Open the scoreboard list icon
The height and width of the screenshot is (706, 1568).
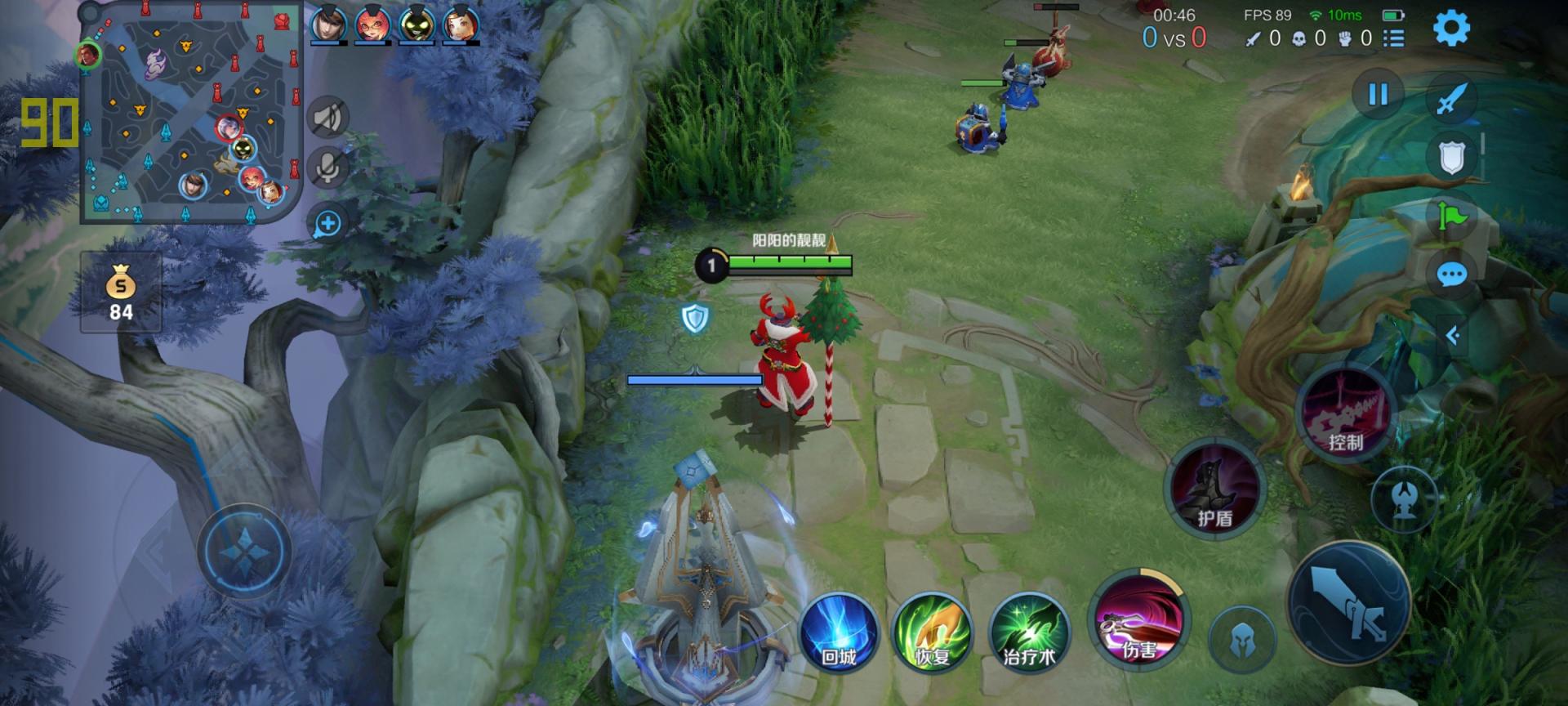pyautogui.click(x=1394, y=38)
